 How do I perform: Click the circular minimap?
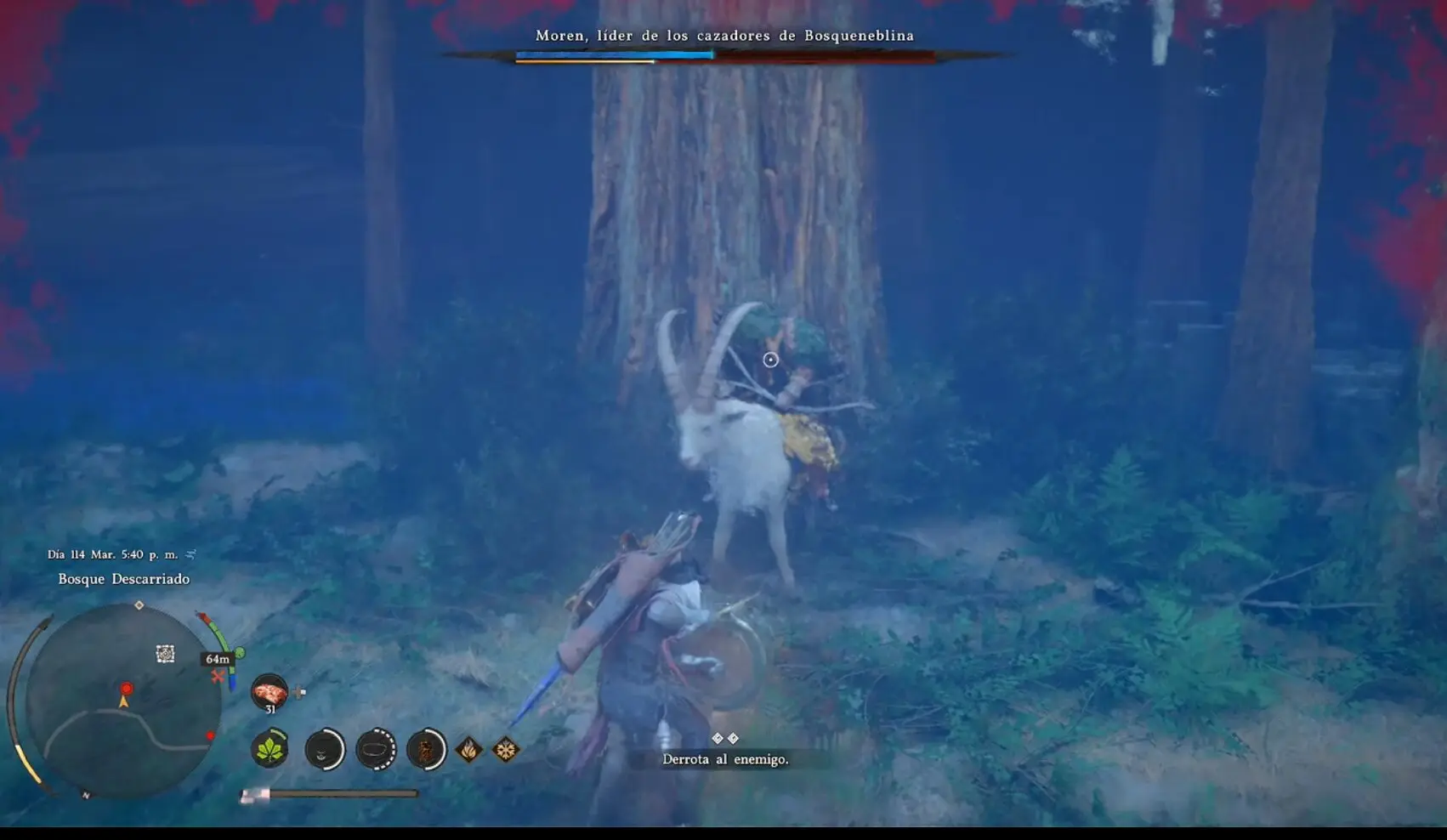(123, 700)
